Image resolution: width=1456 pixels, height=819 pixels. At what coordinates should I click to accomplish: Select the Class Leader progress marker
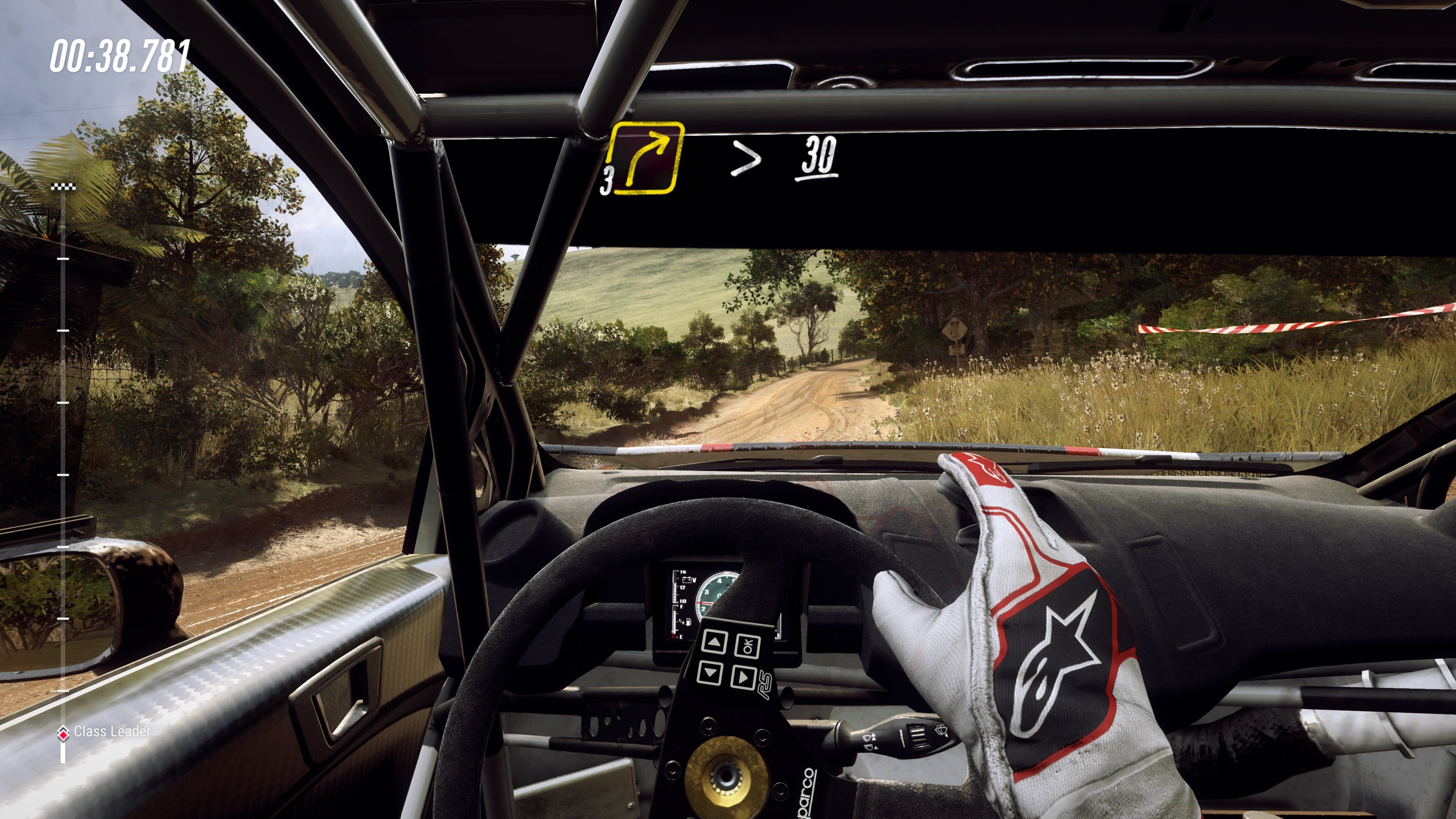(63, 733)
